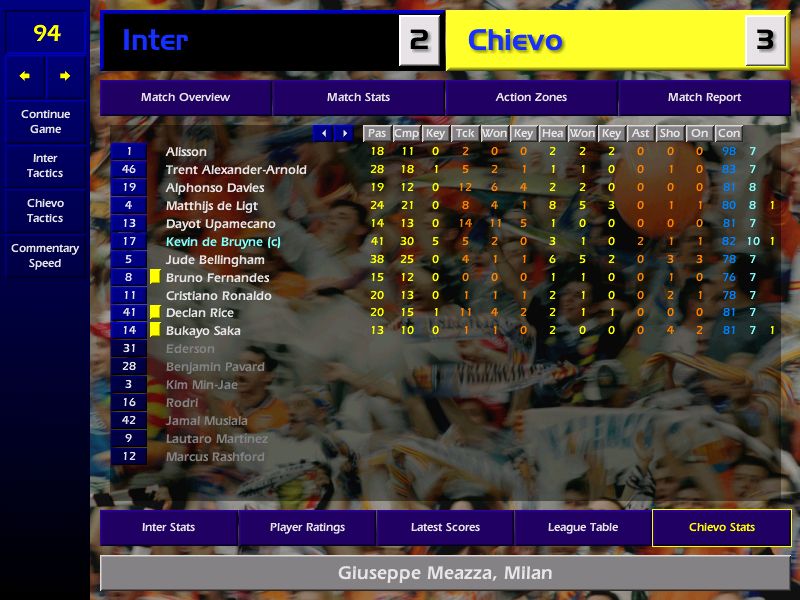Switch to Chievo Stats
Image resolution: width=800 pixels, height=600 pixels.
(x=721, y=527)
